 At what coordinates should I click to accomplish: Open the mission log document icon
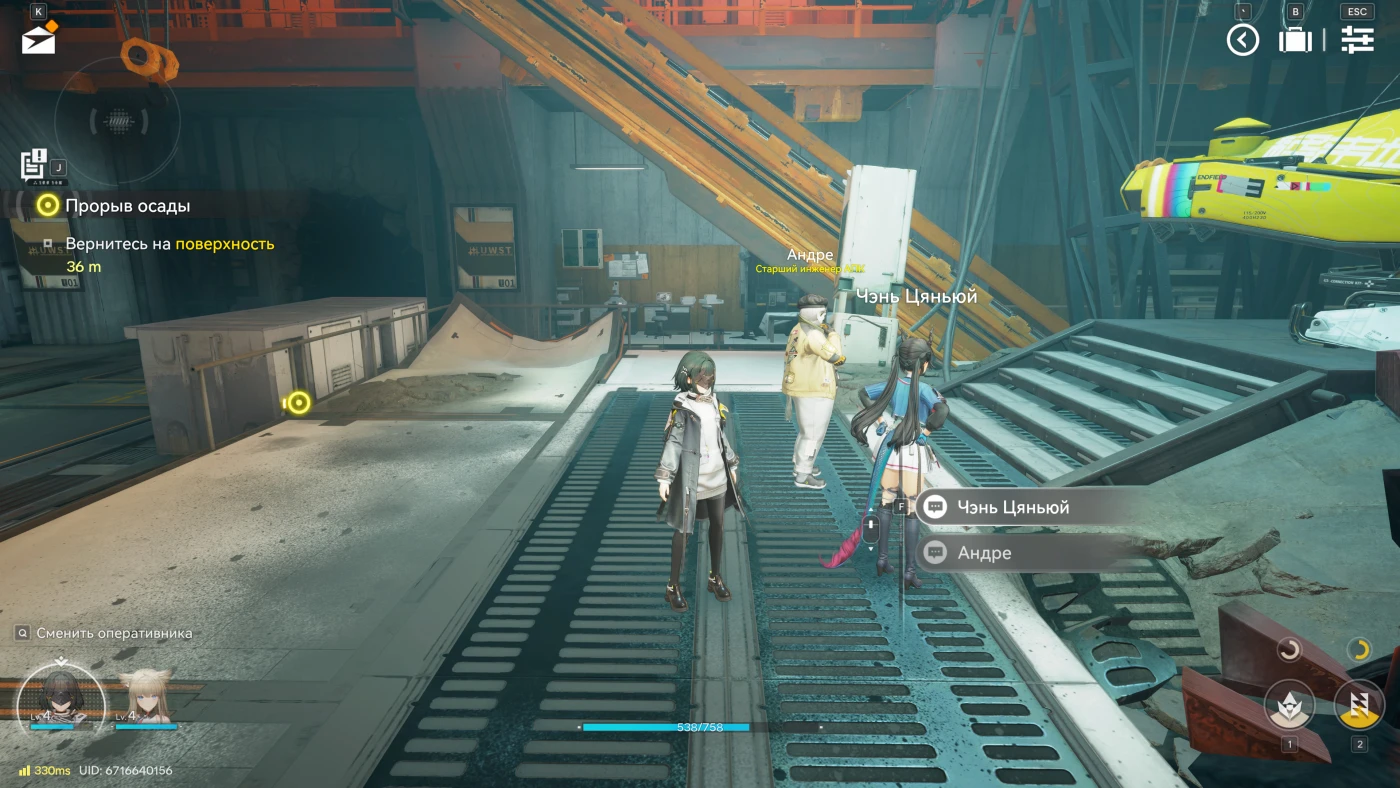34,162
